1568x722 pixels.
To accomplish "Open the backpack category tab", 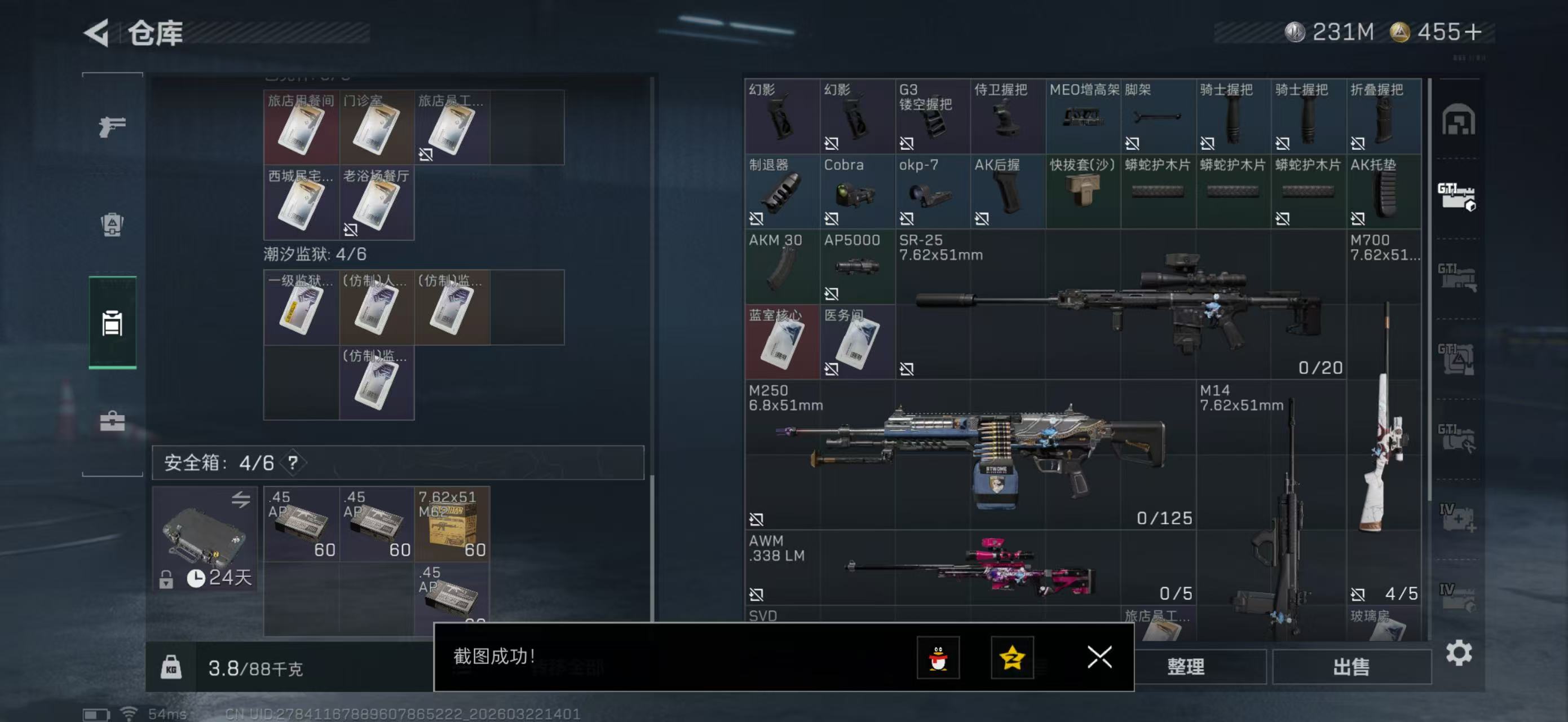I will click(112, 224).
